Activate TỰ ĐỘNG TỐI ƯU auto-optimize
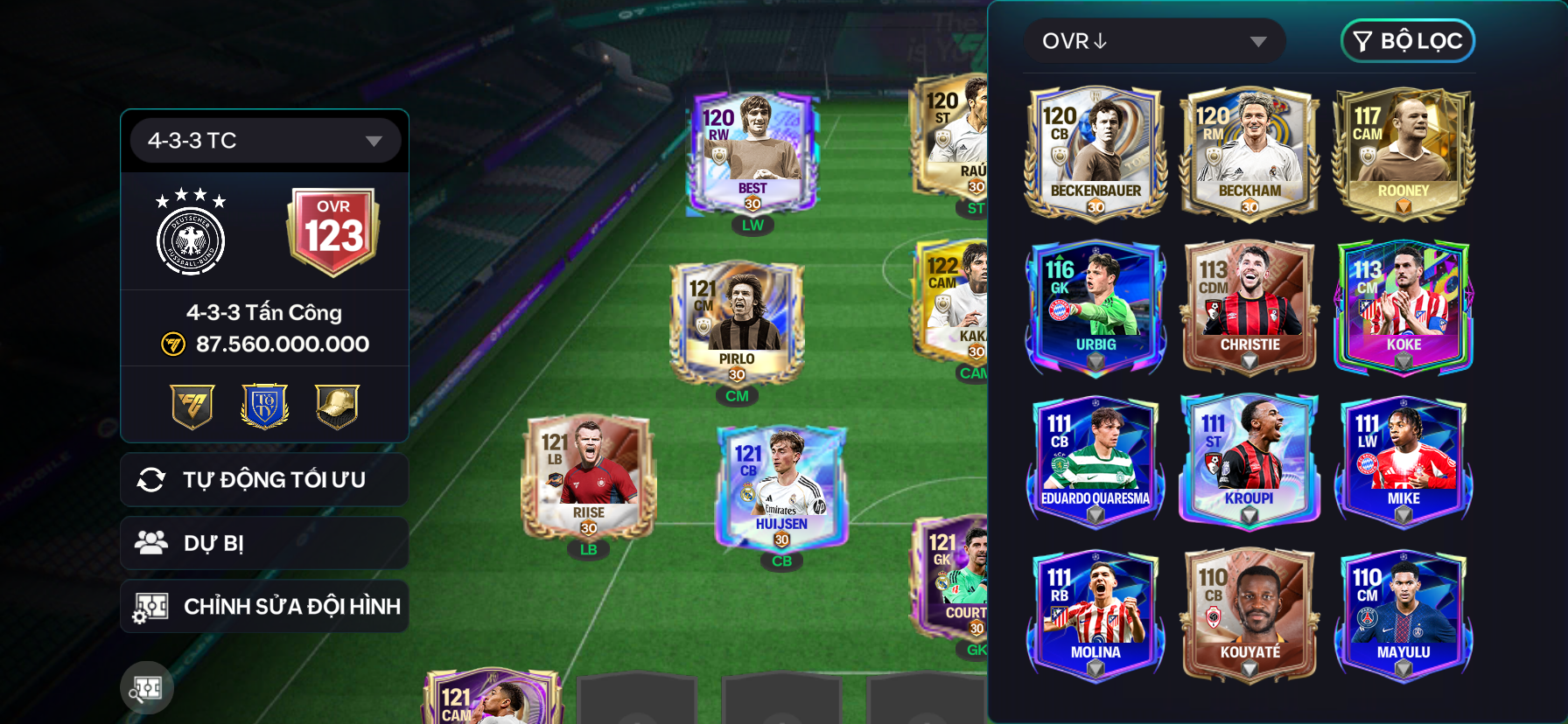Screen dimensions: 1568x724 point(264,480)
